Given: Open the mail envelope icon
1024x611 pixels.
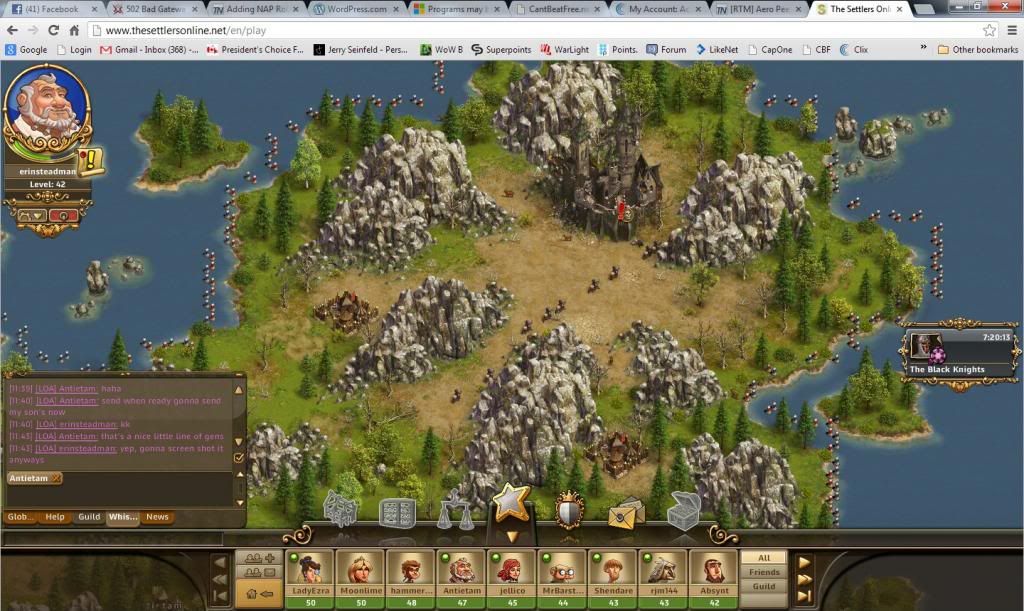Looking at the screenshot, I should pyautogui.click(x=626, y=512).
